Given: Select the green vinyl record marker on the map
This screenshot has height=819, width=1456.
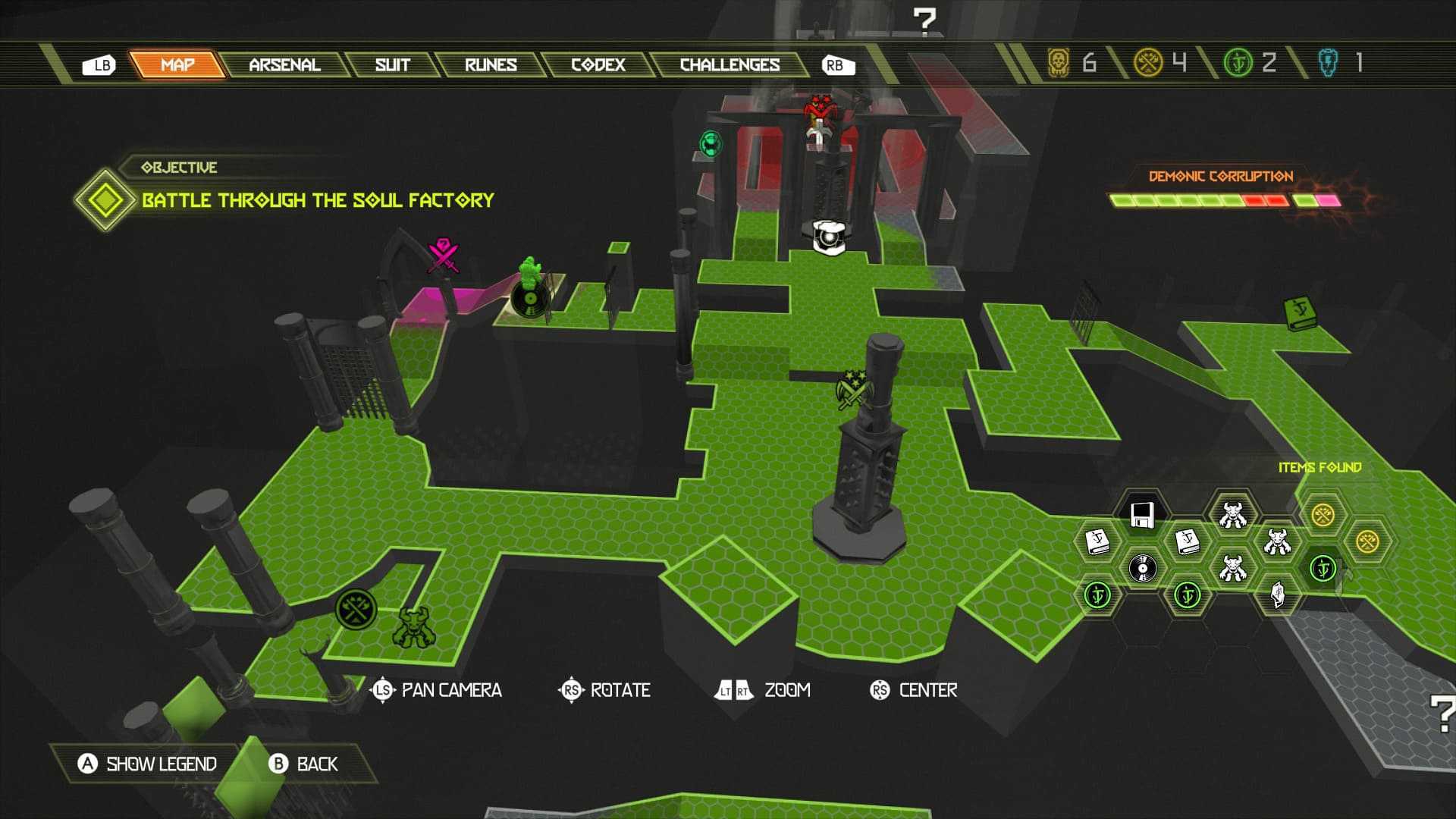Looking at the screenshot, I should (x=530, y=300).
